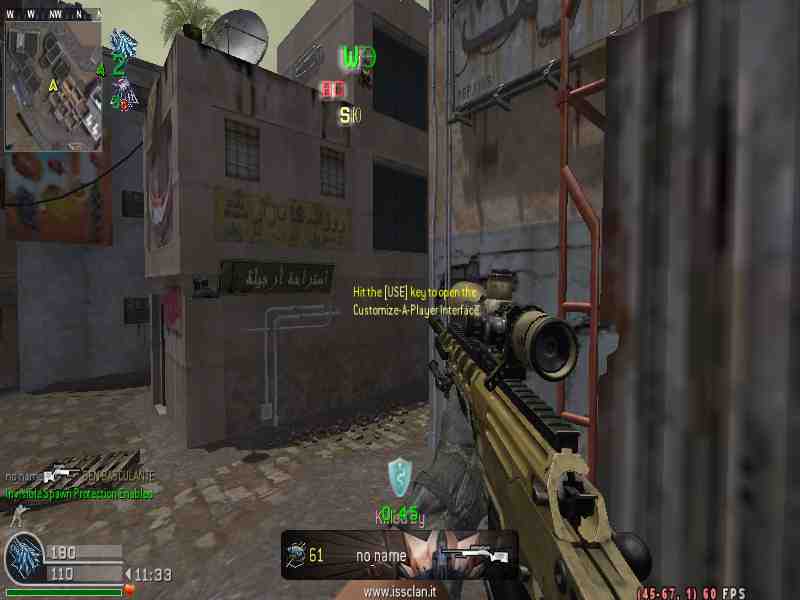Click the blue team emblem beside the minimap
Screen dimensions: 800x600
pos(123,43)
